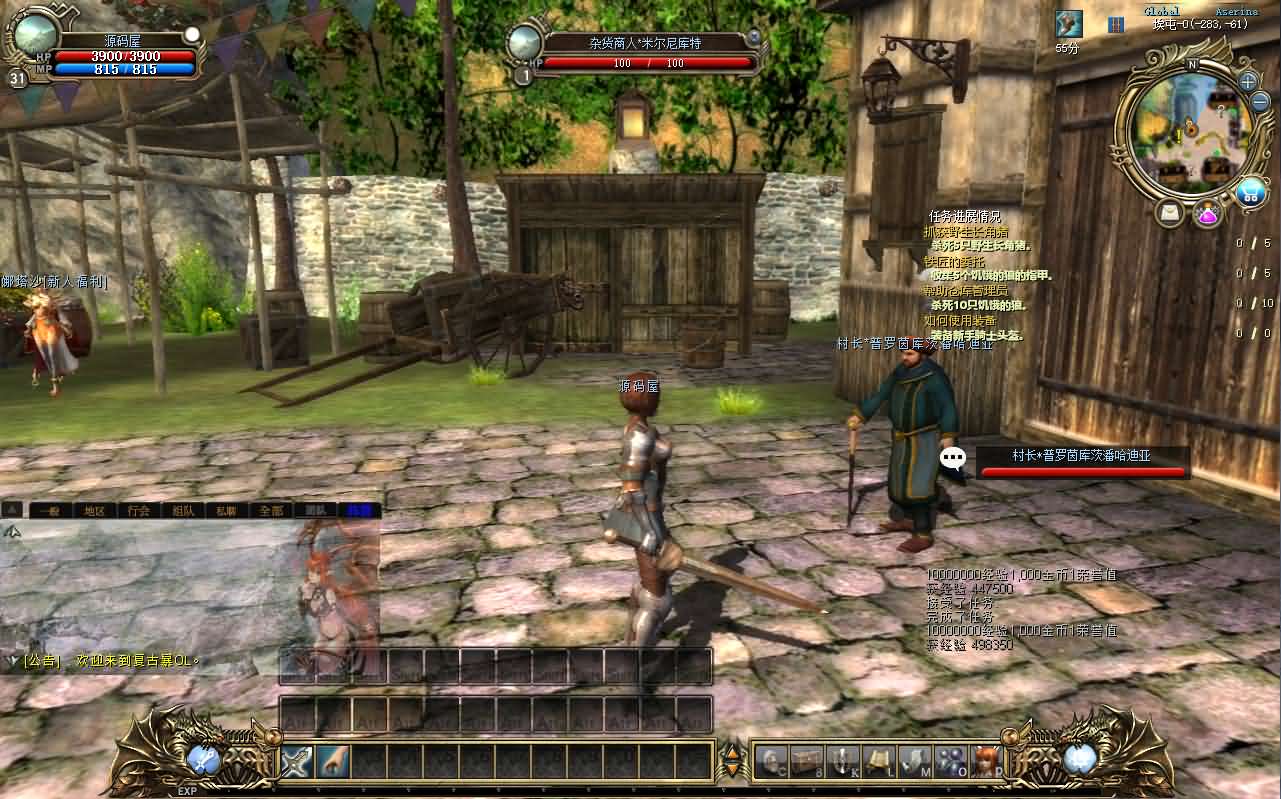The image size is (1281, 799).
Task: Switch to the 组队 party chat tab
Action: [183, 510]
